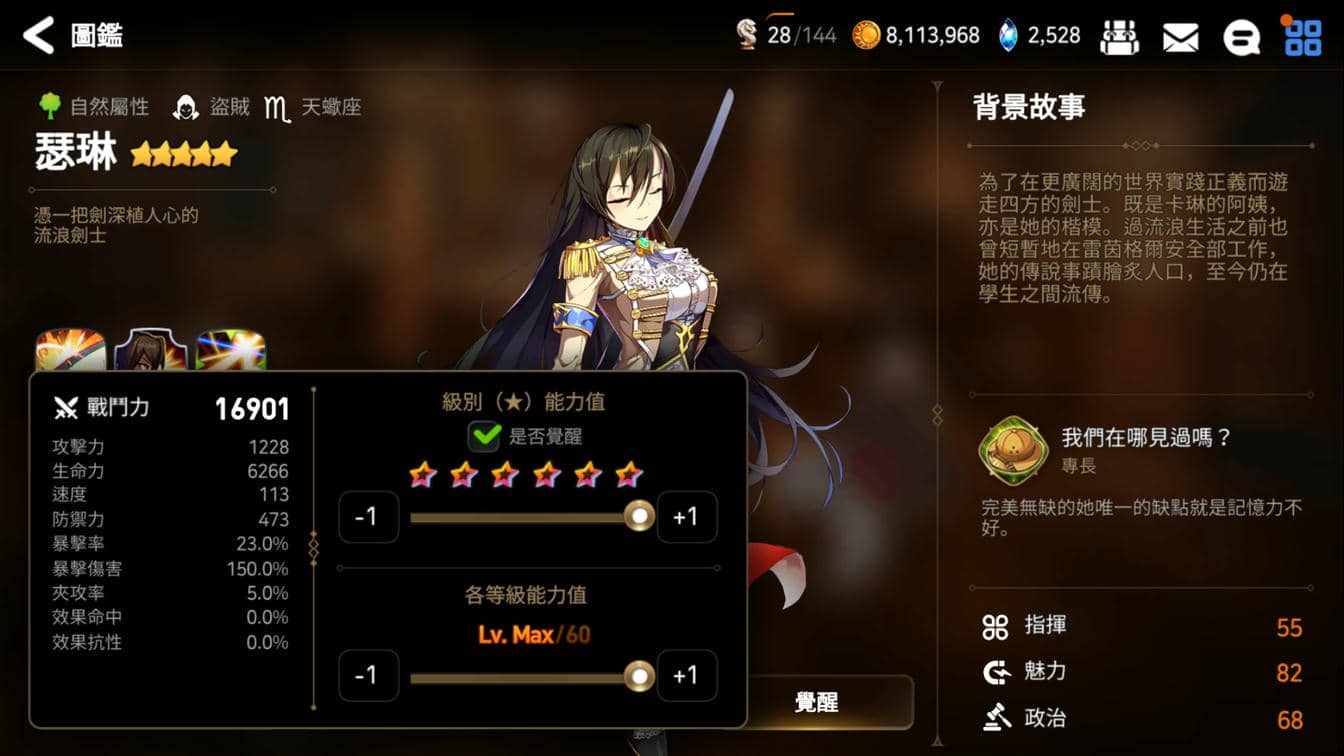Click the 魅力 charm stat icon
Screen dimensions: 1344x756
click(x=995, y=672)
